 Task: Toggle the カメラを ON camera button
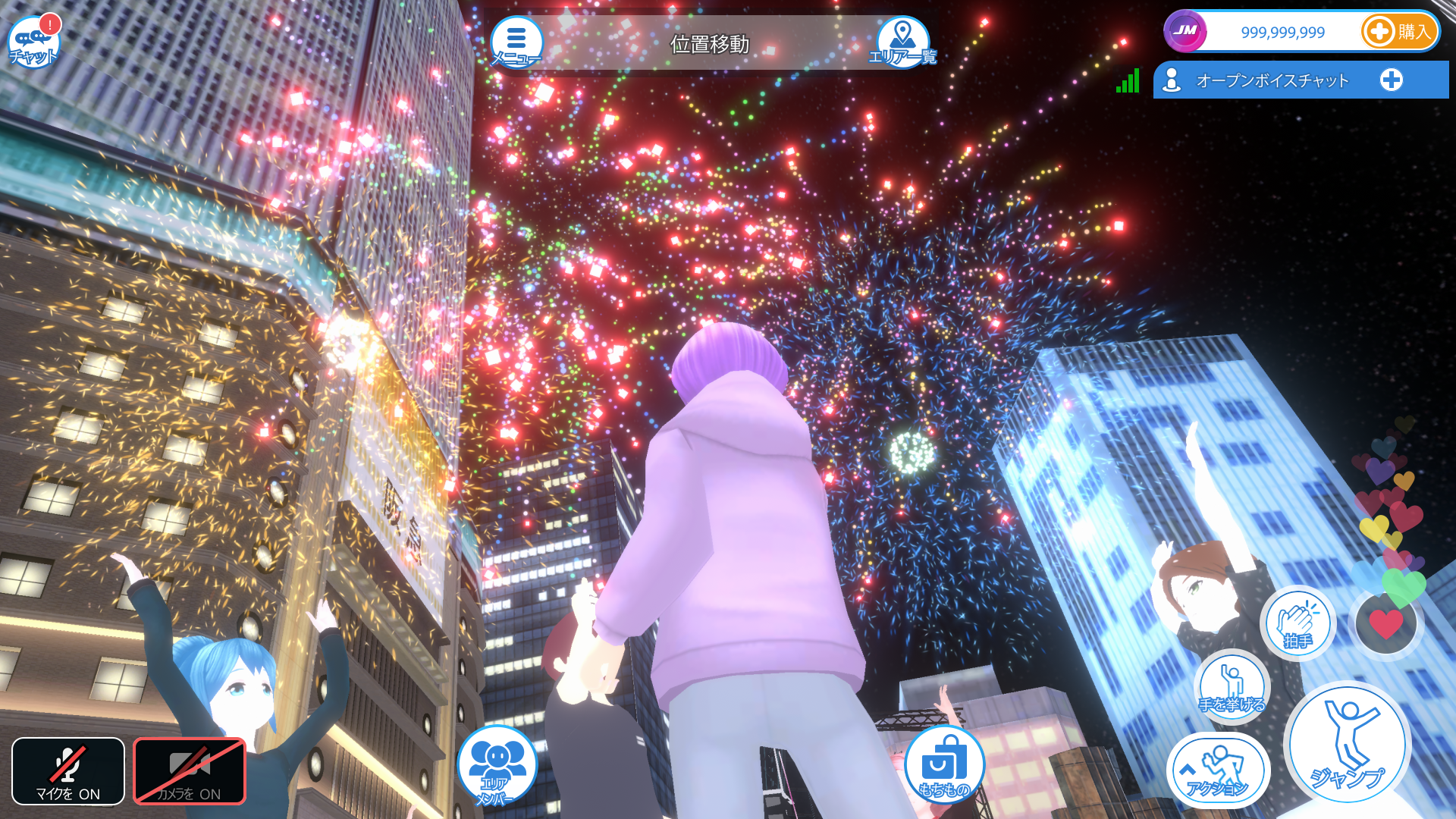pyautogui.click(x=190, y=771)
